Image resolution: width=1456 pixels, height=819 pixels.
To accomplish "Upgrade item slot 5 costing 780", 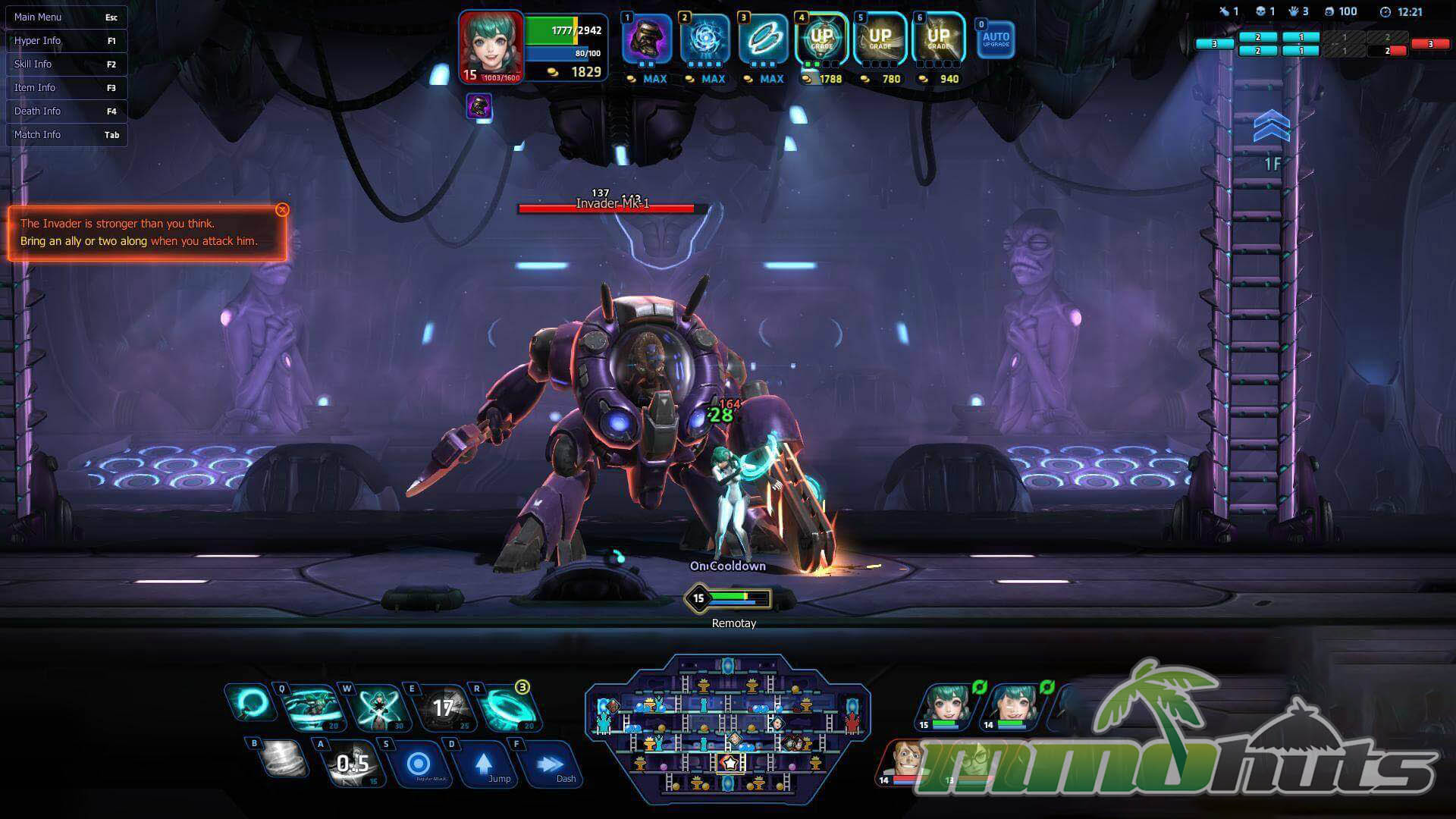I will pos(880,38).
